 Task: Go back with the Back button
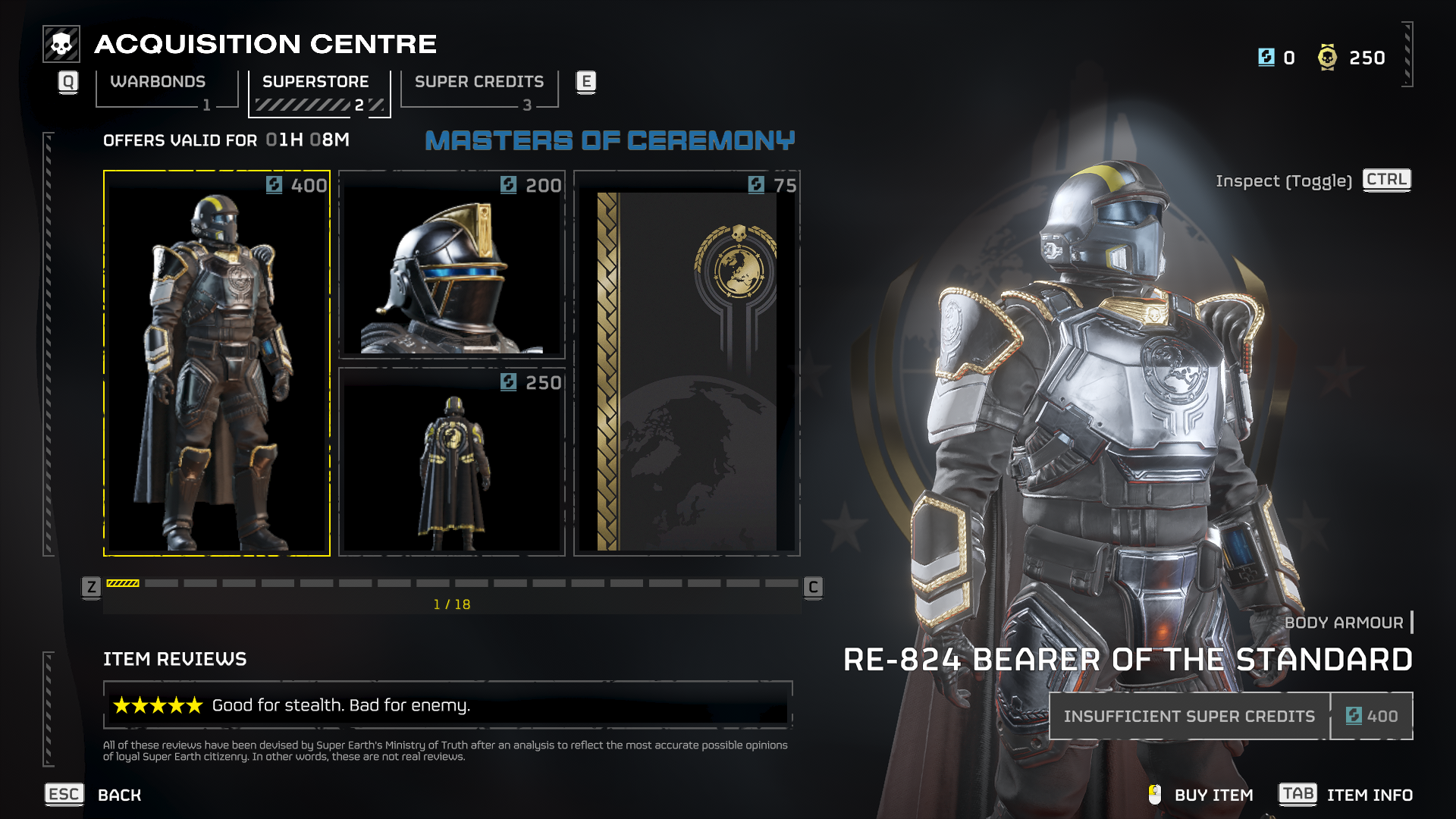coord(119,795)
